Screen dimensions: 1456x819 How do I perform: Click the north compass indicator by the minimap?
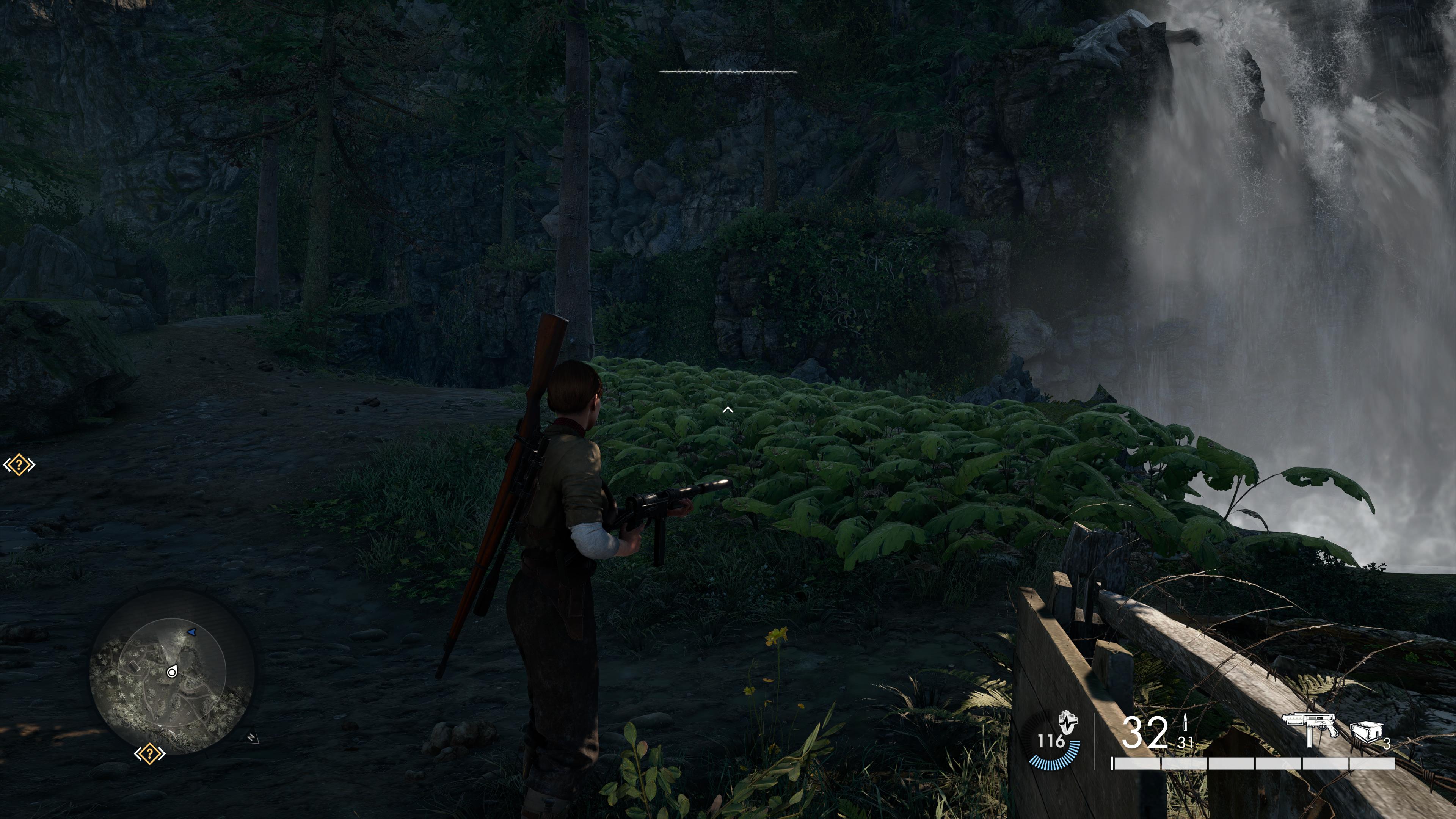click(251, 737)
